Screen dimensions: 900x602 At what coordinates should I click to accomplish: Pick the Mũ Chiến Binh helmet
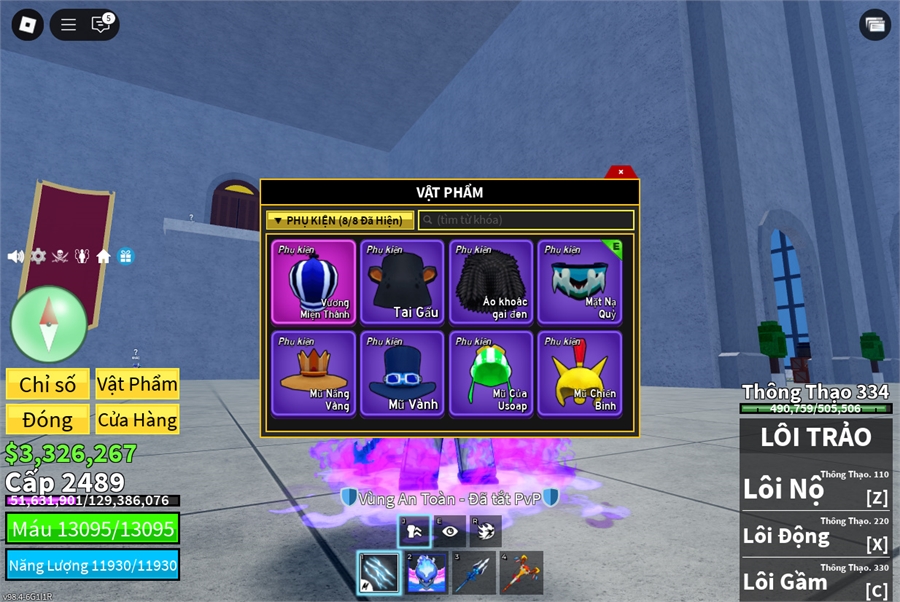pos(580,373)
